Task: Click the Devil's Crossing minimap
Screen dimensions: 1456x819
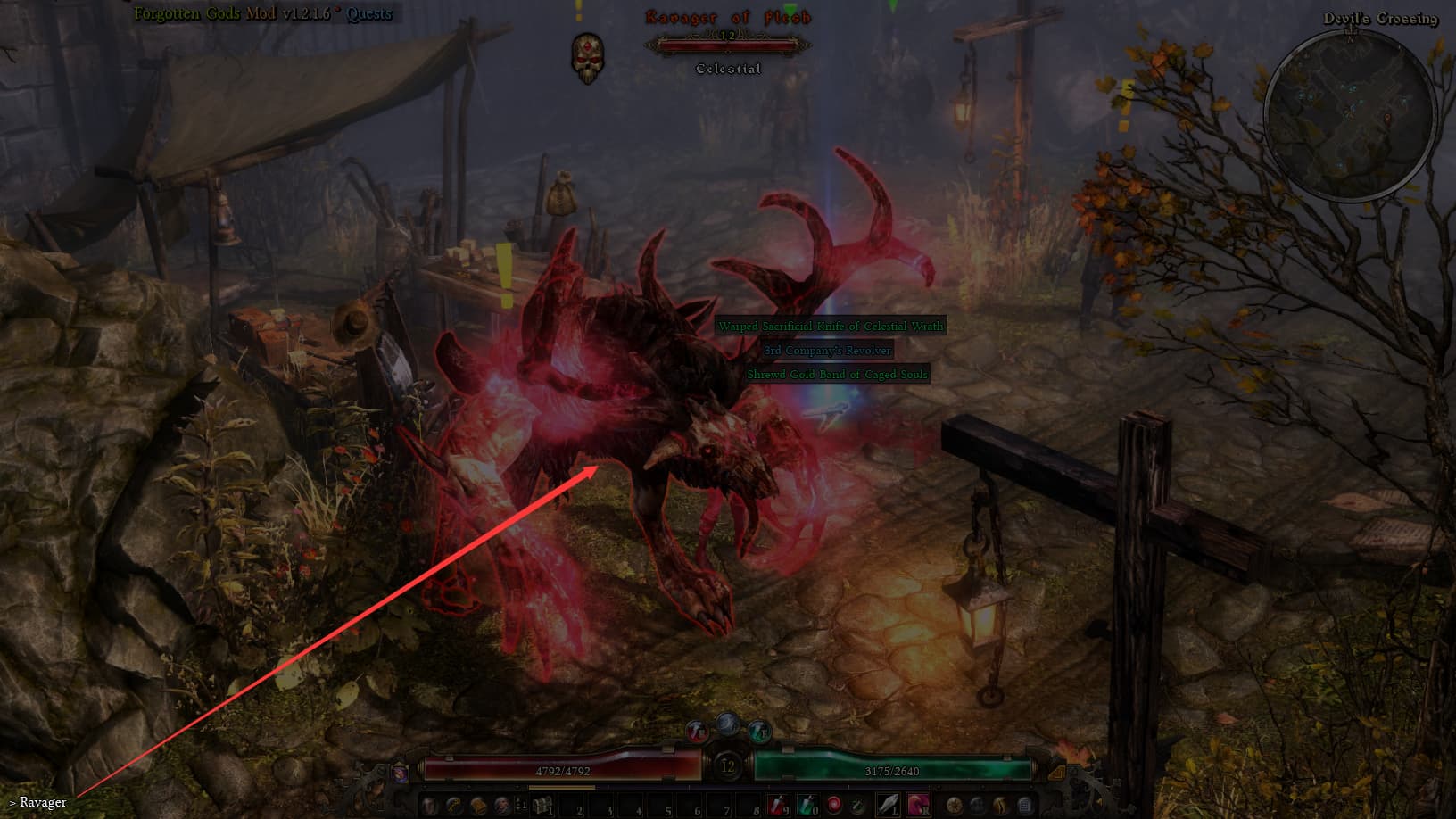Action: (x=1350, y=112)
